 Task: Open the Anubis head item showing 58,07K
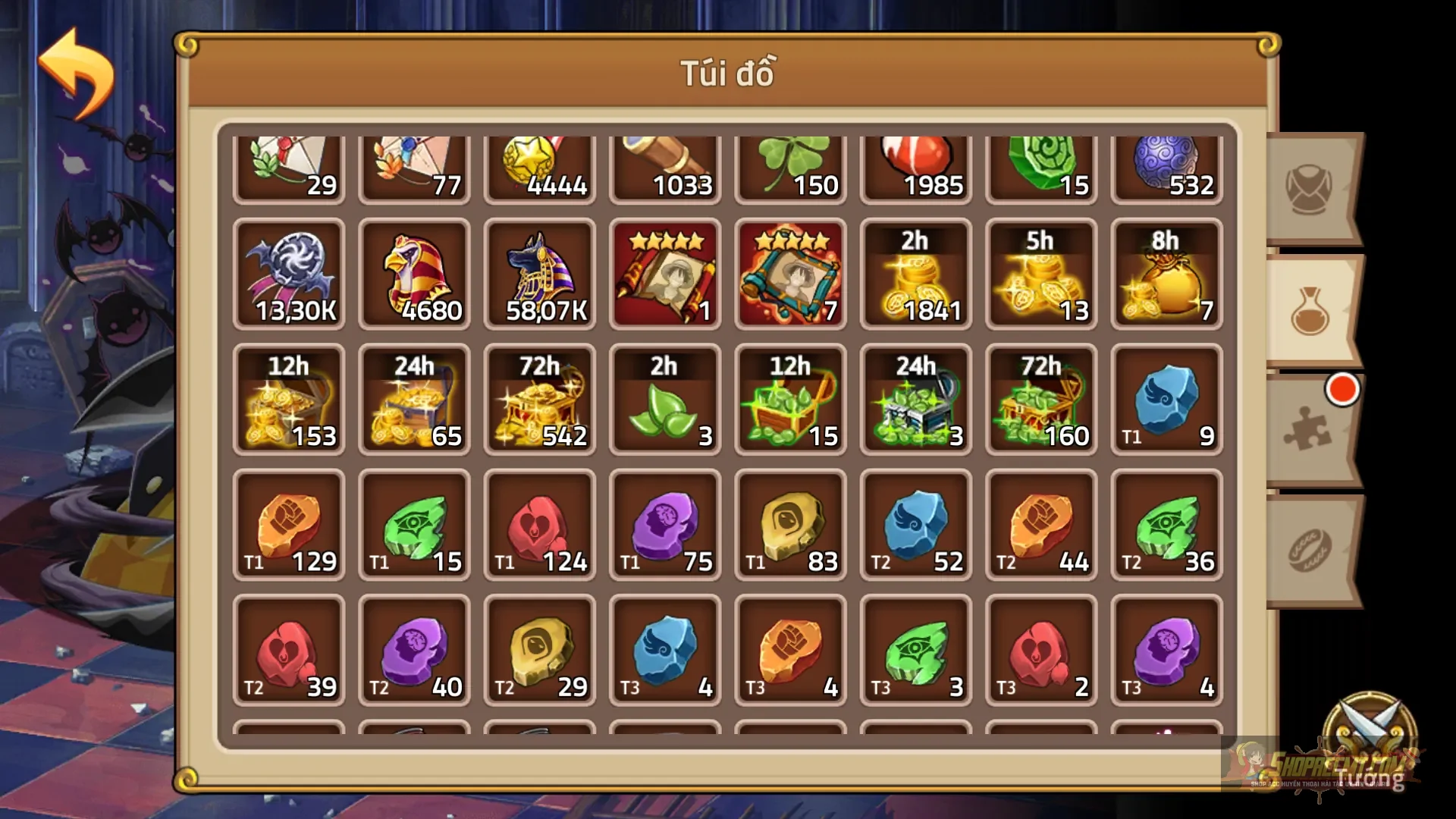click(x=539, y=275)
